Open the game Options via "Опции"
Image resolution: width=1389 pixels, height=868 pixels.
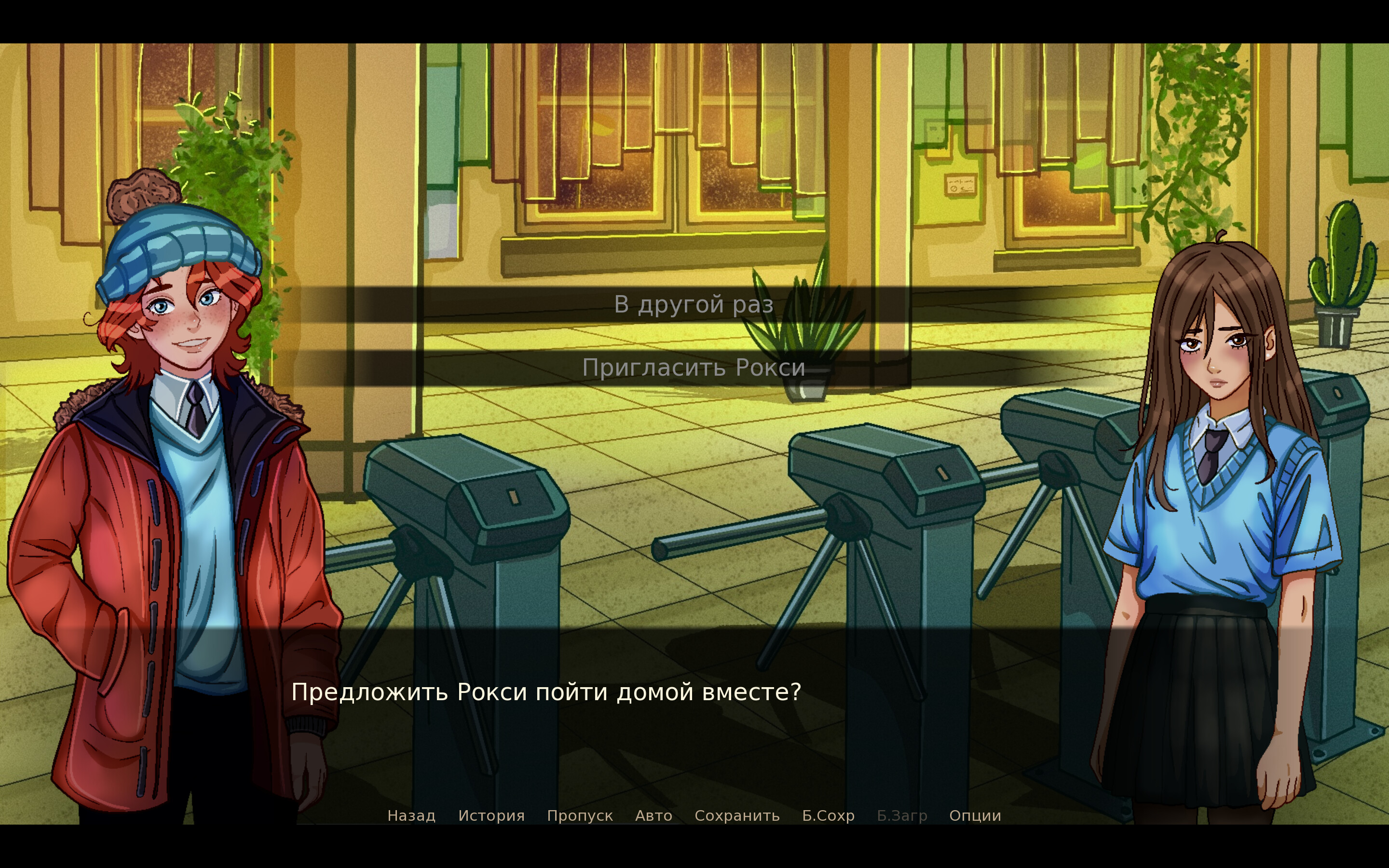tap(974, 815)
